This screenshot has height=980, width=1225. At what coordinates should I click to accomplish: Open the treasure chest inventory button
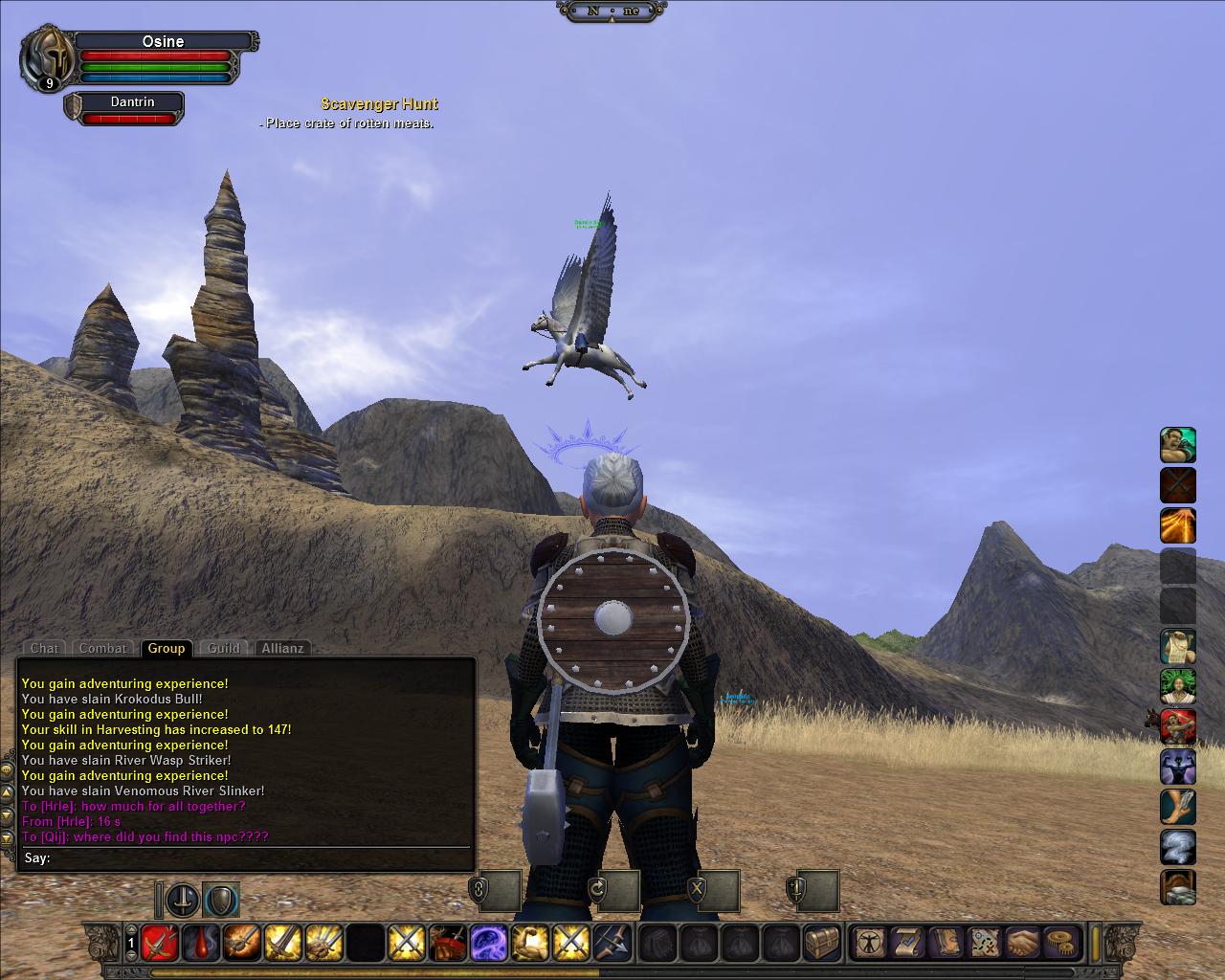point(821,943)
